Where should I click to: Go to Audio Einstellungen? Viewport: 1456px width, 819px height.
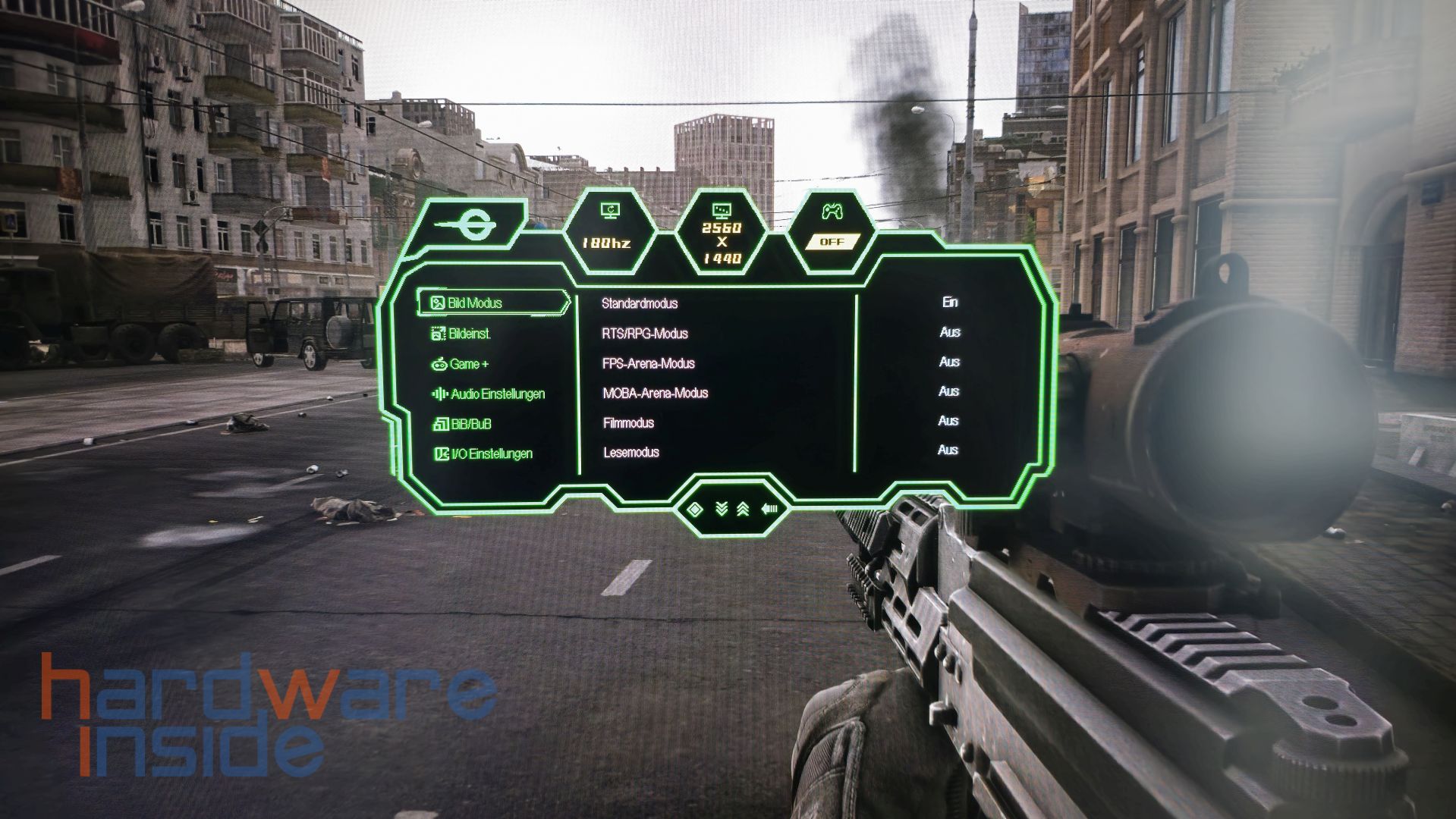497,394
